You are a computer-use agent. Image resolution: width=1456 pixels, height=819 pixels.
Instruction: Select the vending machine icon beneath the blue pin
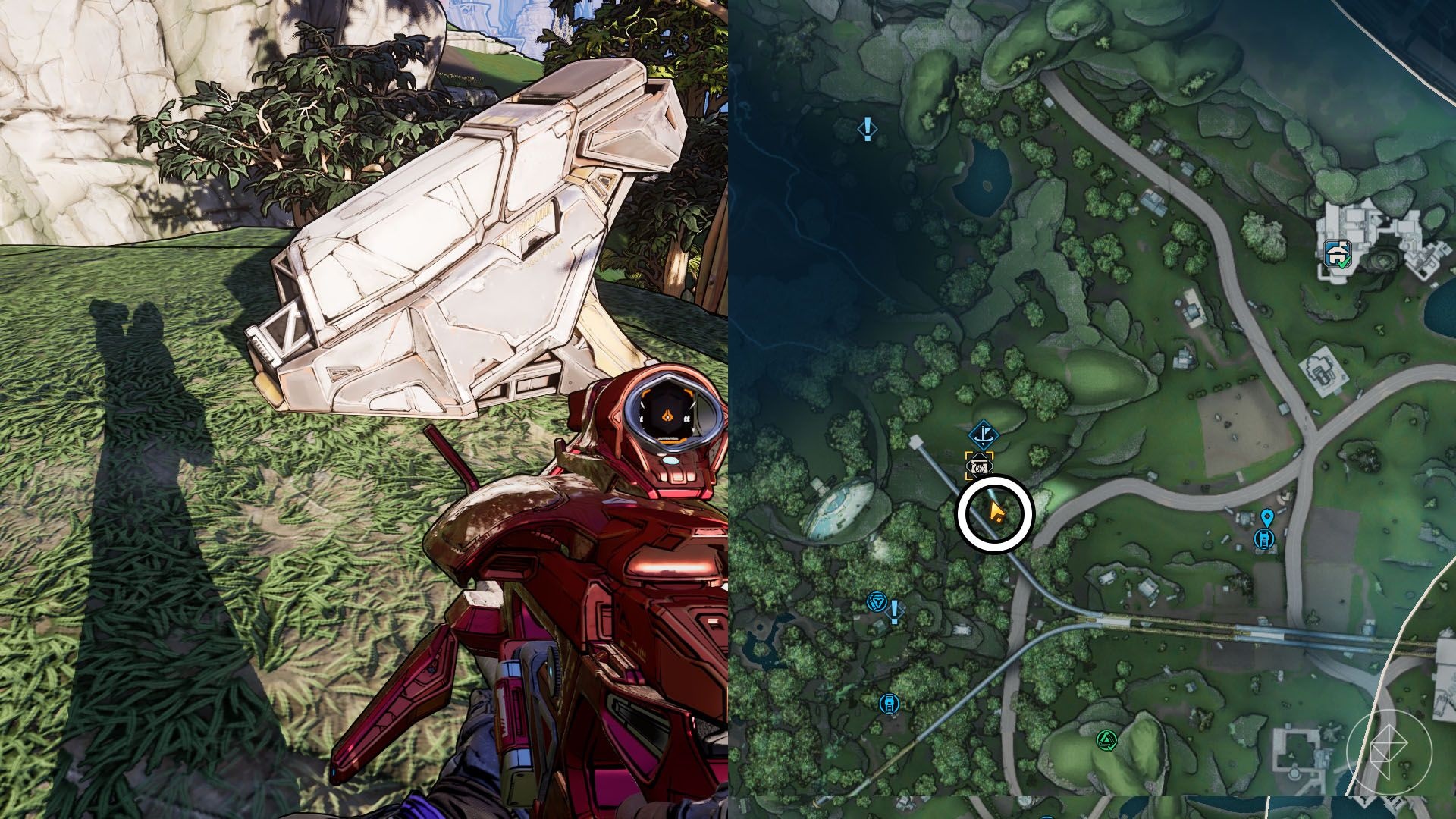coord(1264,538)
